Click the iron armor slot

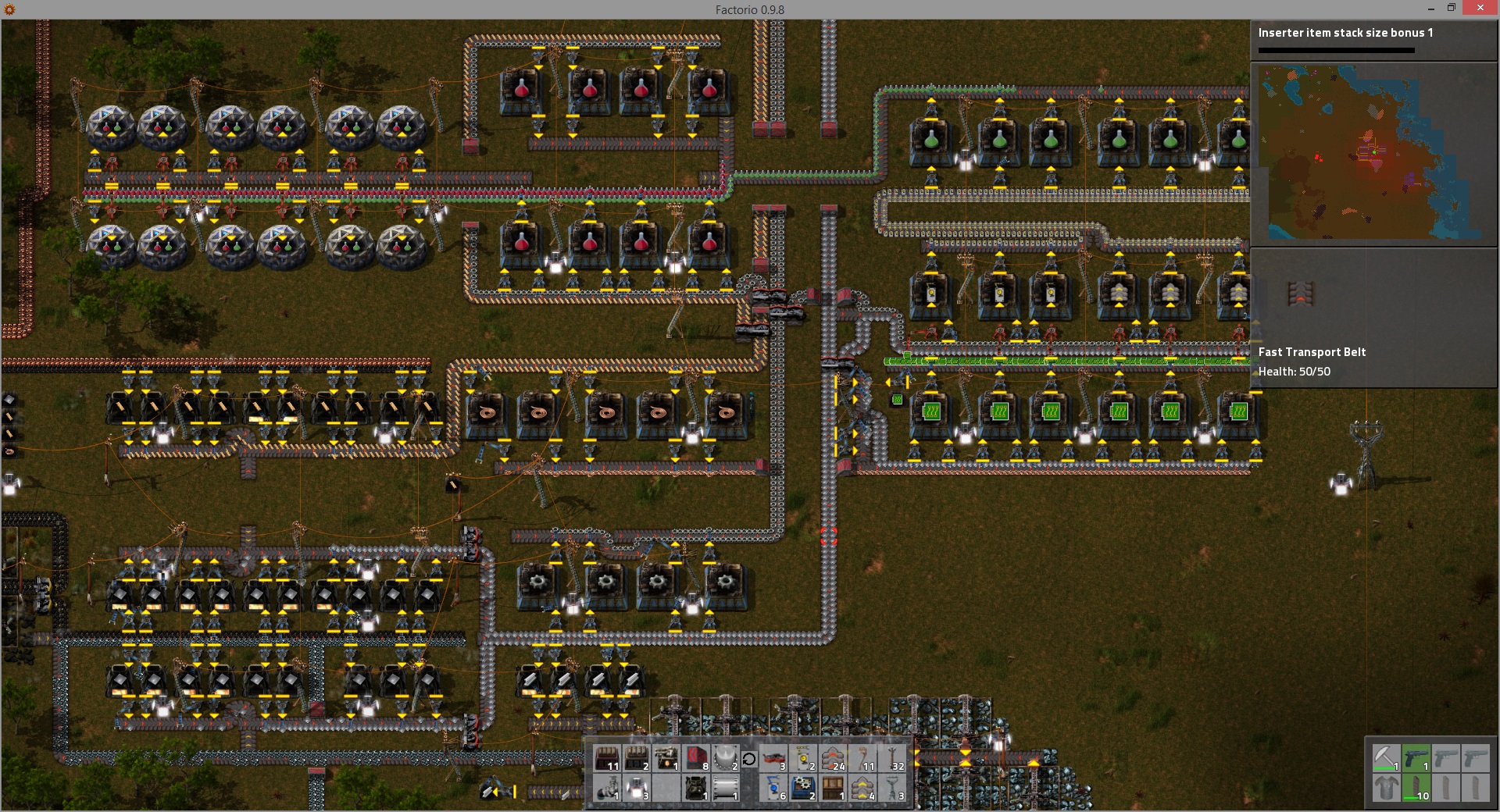(x=1387, y=788)
